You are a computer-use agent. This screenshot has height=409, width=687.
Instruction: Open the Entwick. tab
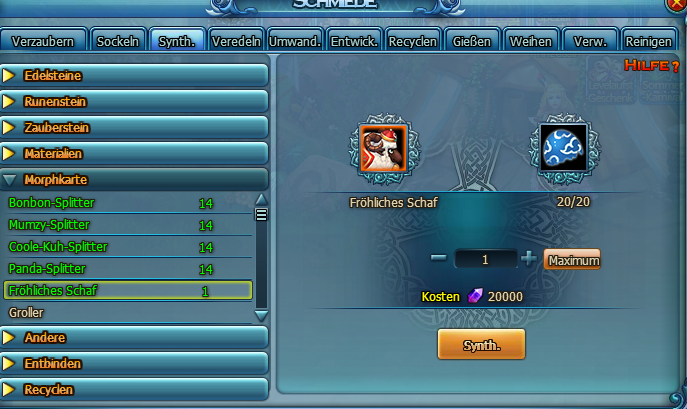(354, 41)
